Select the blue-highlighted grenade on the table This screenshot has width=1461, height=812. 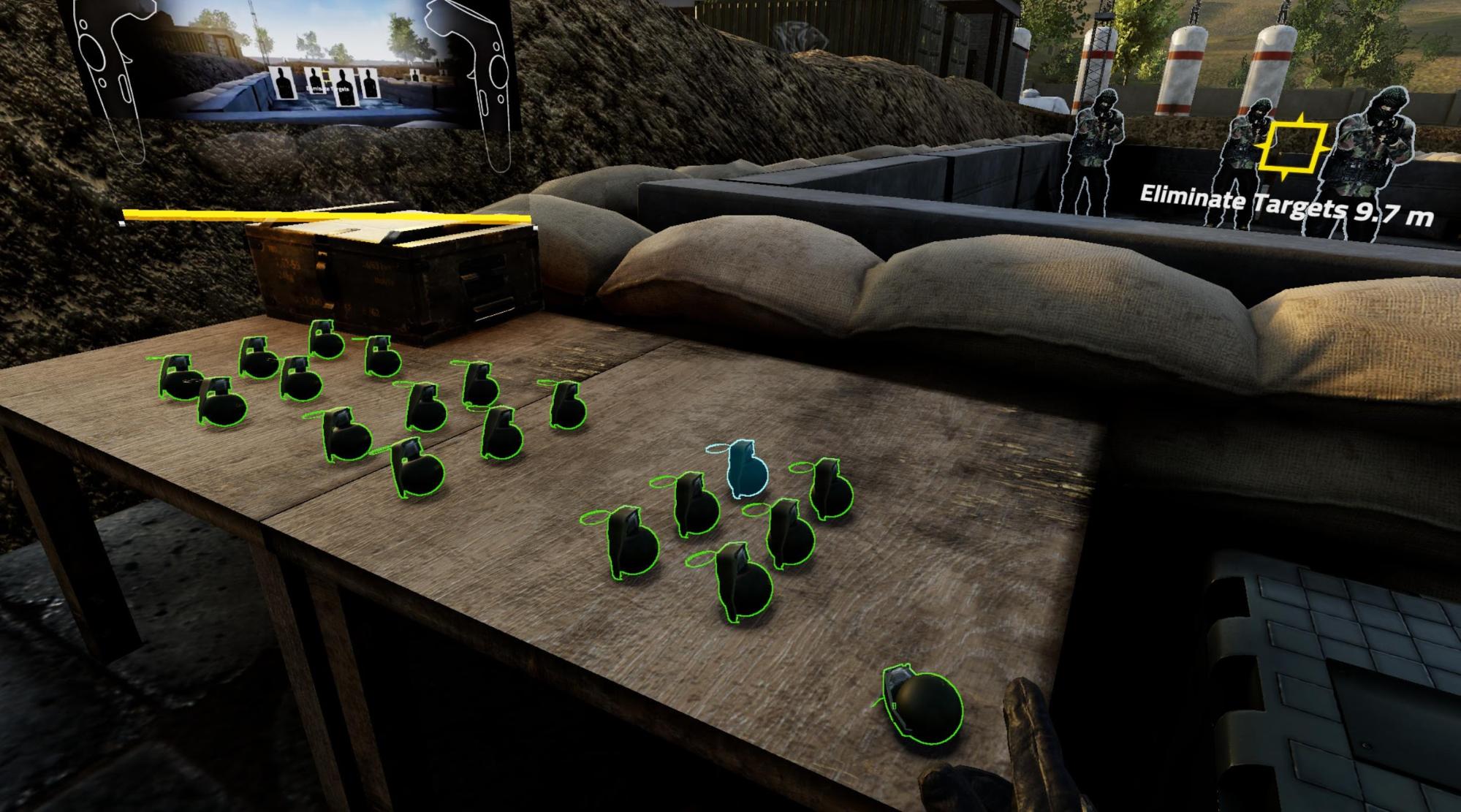coord(745,471)
